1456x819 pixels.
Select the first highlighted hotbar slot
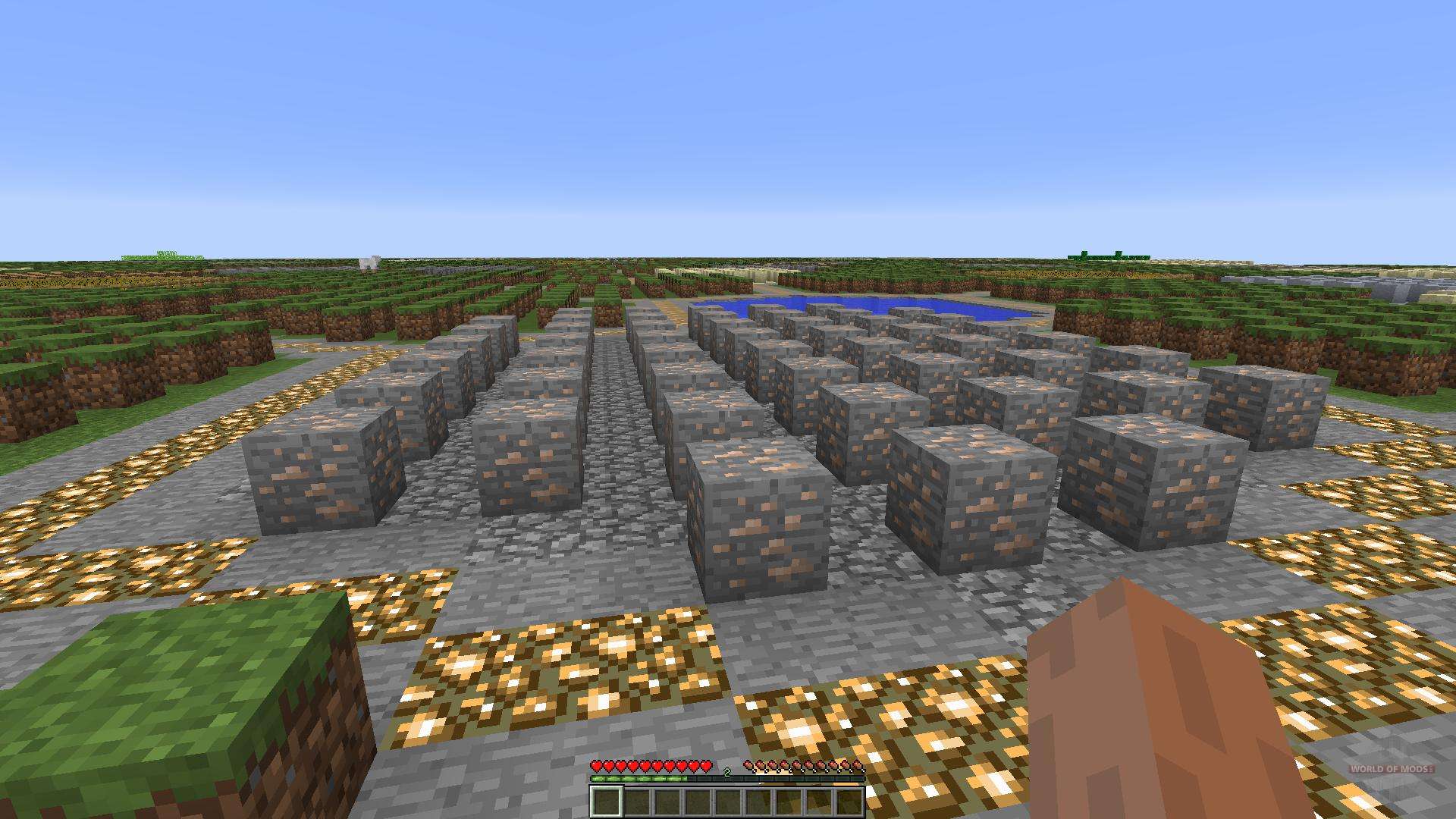(x=607, y=801)
